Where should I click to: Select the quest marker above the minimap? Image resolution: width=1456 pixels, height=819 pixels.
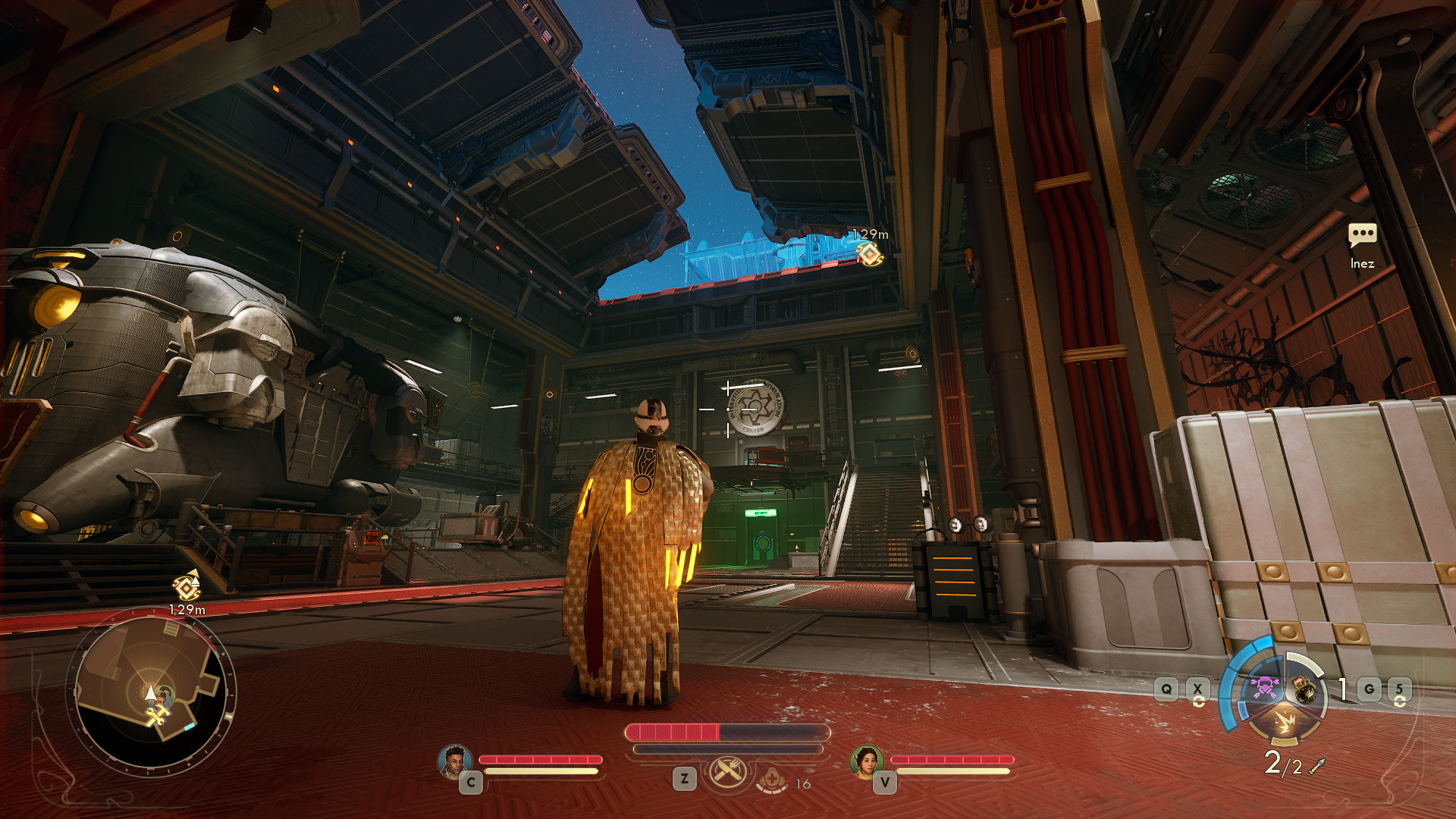(x=187, y=586)
